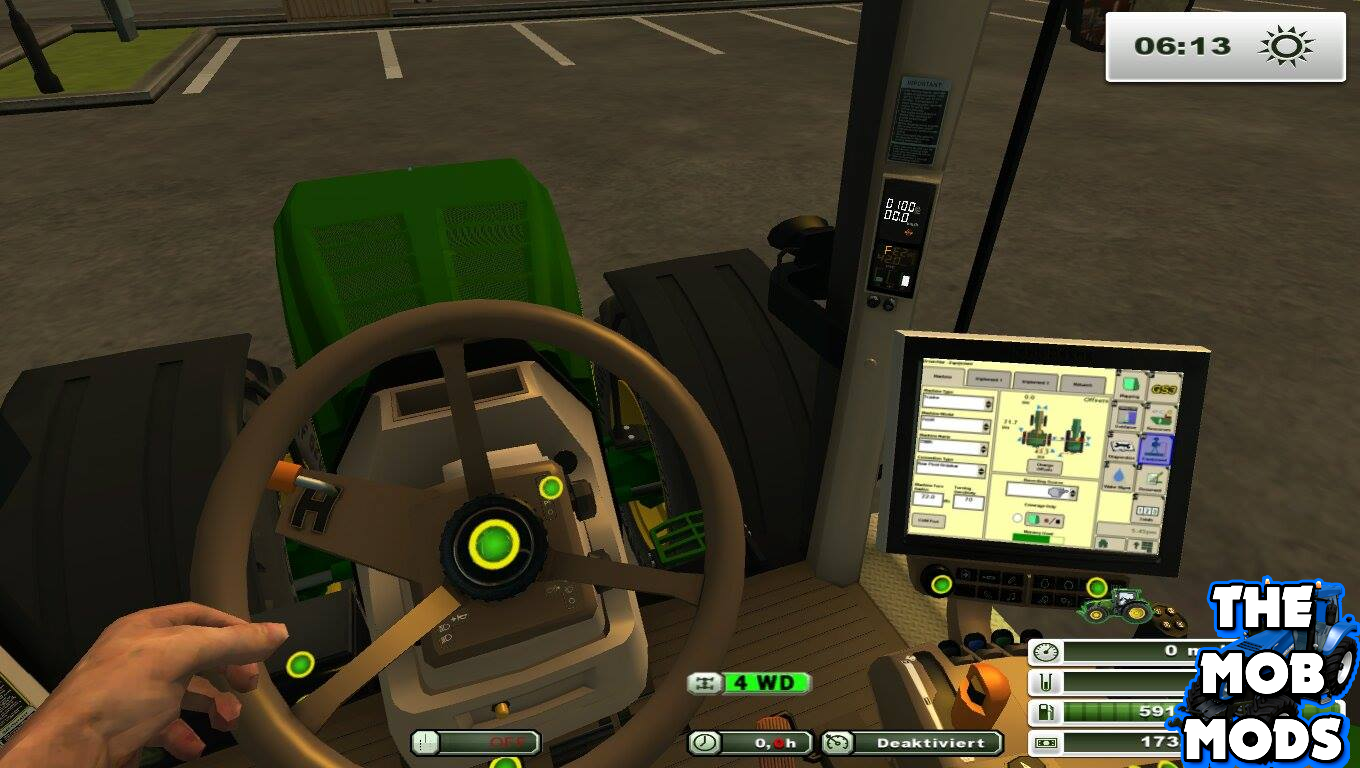Viewport: 1360px width, 768px height.
Task: Open the Guidance panel on the monitor
Action: 1129,417
